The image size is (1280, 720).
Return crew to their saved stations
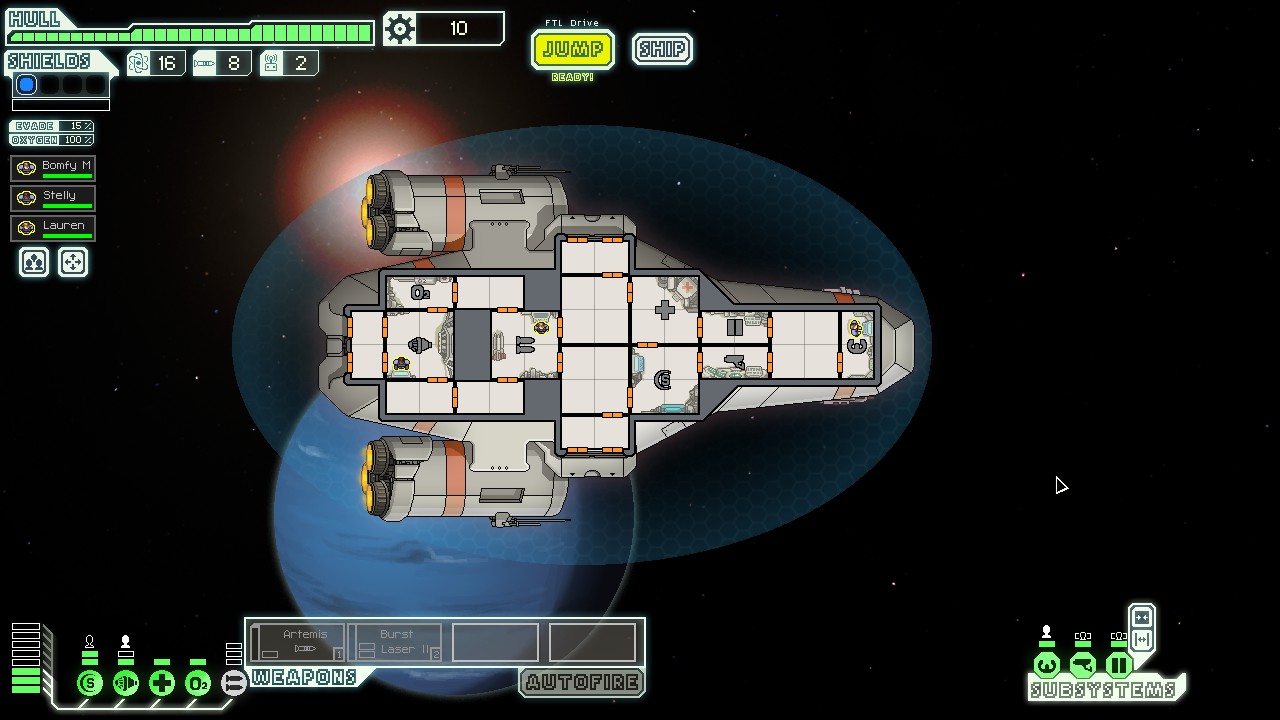(x=73, y=262)
